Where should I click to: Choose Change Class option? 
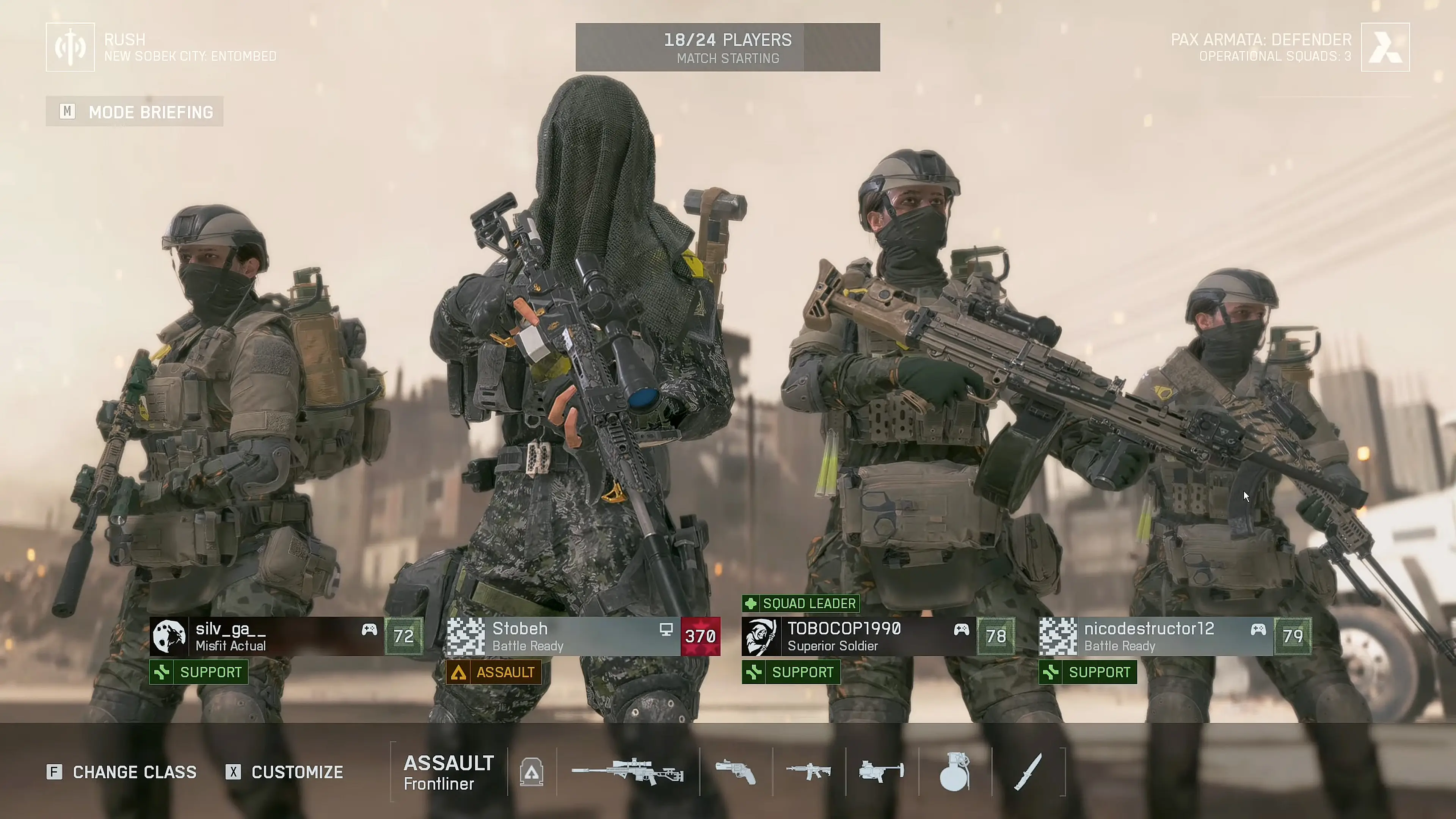click(121, 772)
